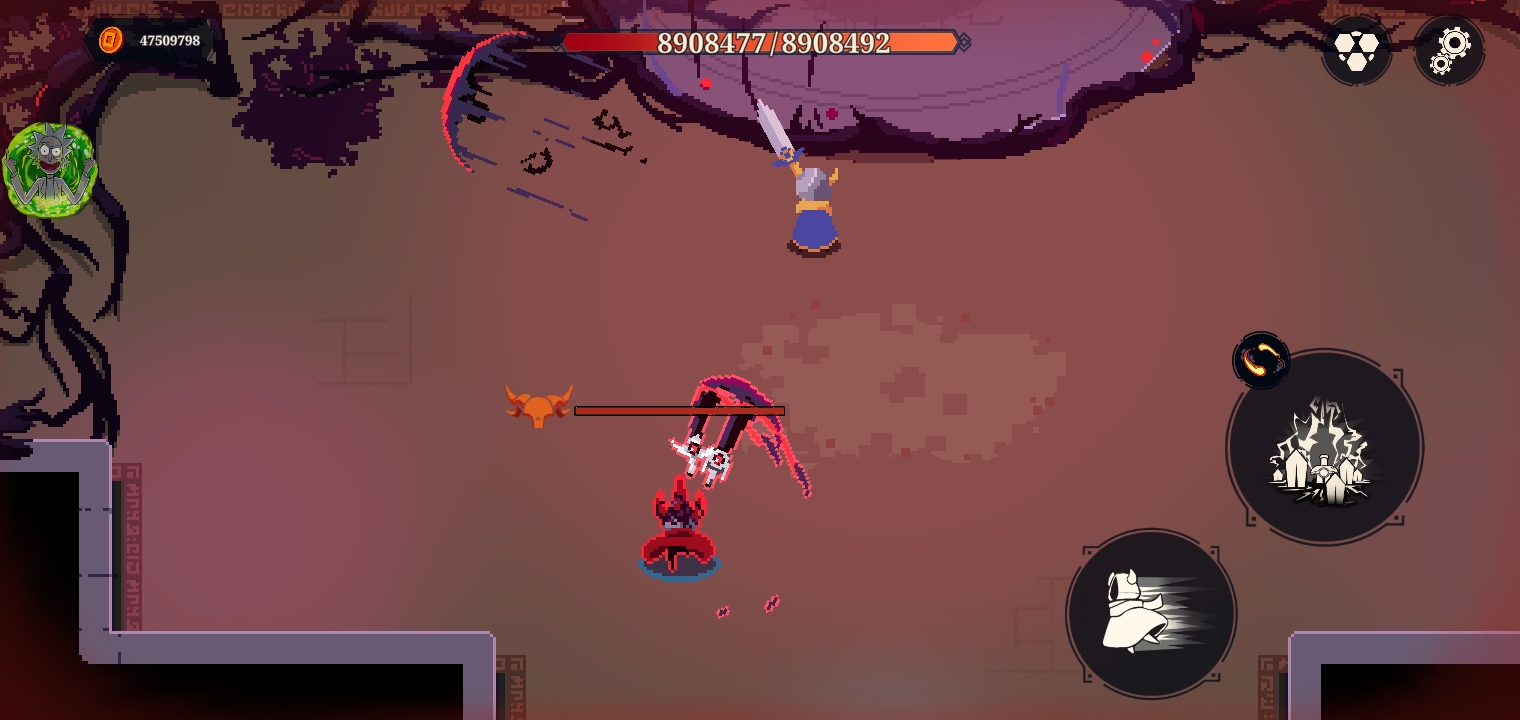Image resolution: width=1520 pixels, height=720 pixels.
Task: Open the gear settings menu
Action: (1449, 49)
